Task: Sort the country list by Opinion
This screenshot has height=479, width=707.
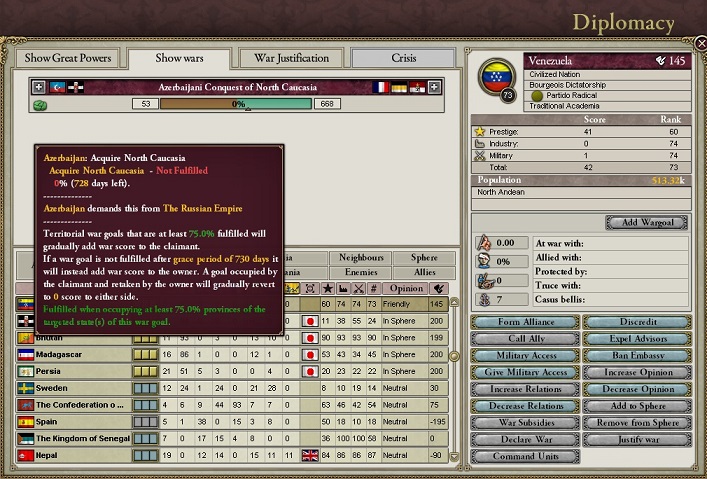Action: [x=404, y=288]
